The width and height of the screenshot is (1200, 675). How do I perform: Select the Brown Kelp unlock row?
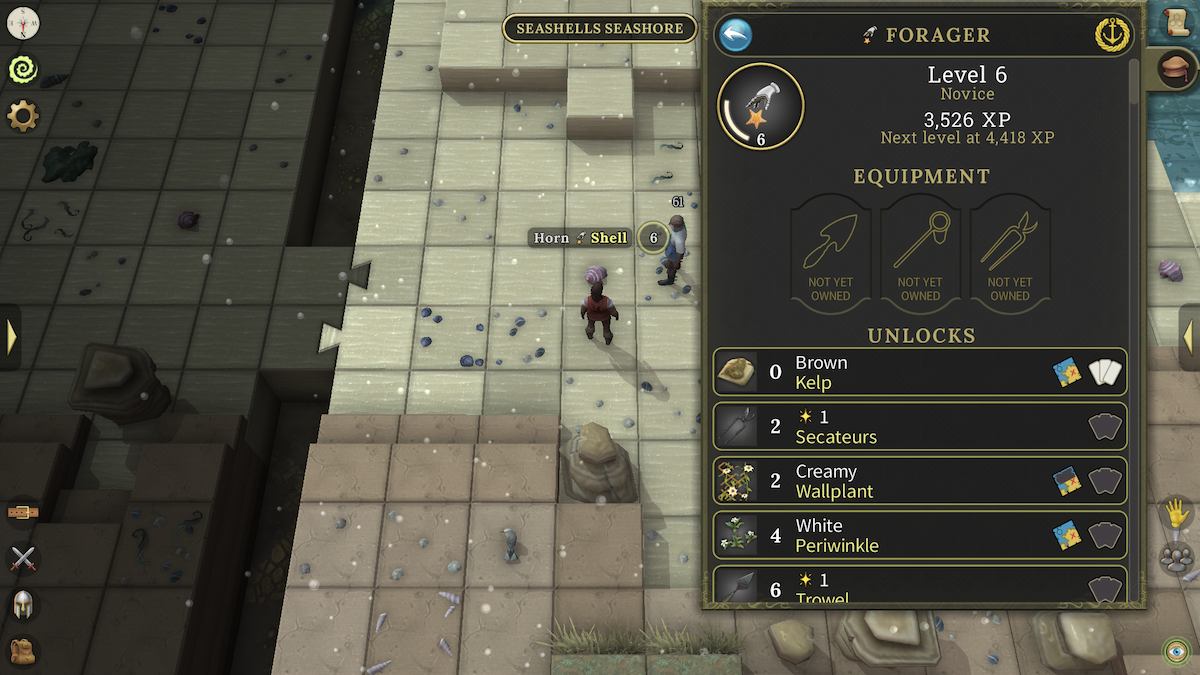920,373
